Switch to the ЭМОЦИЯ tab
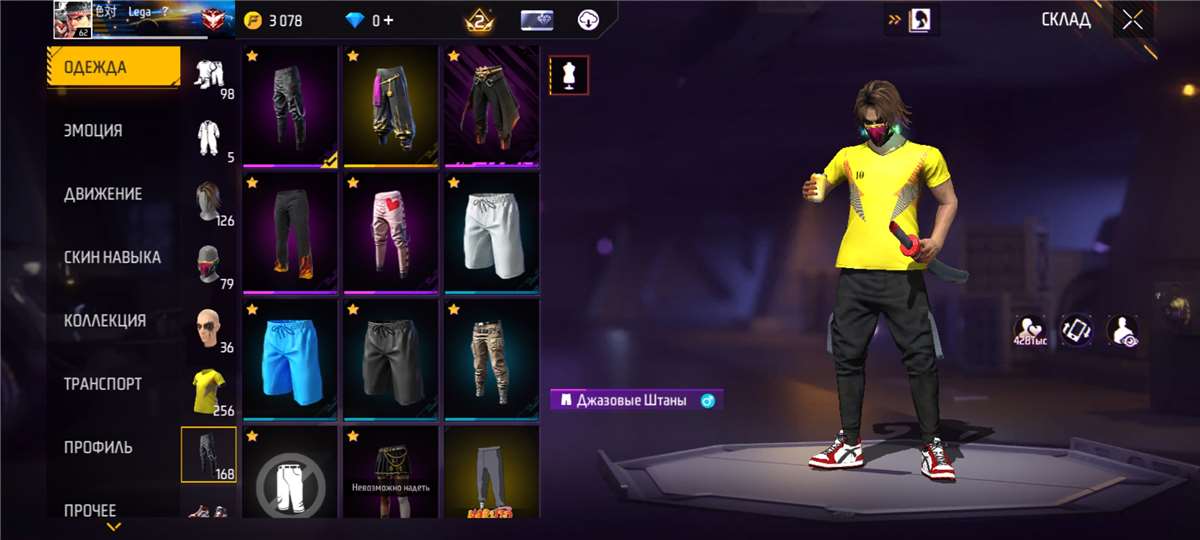 tap(93, 131)
